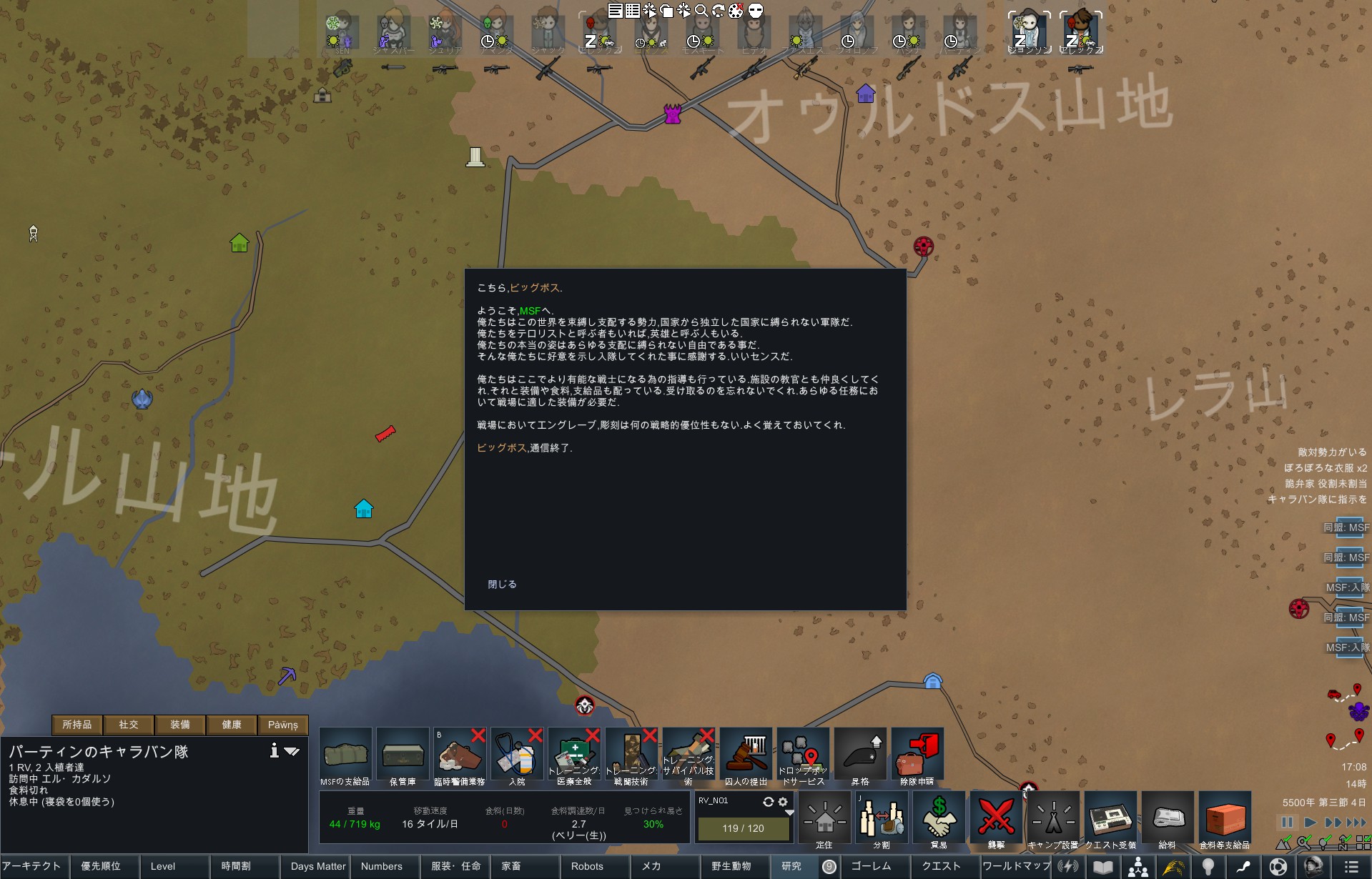Close the Big Boss message dialog

click(502, 584)
